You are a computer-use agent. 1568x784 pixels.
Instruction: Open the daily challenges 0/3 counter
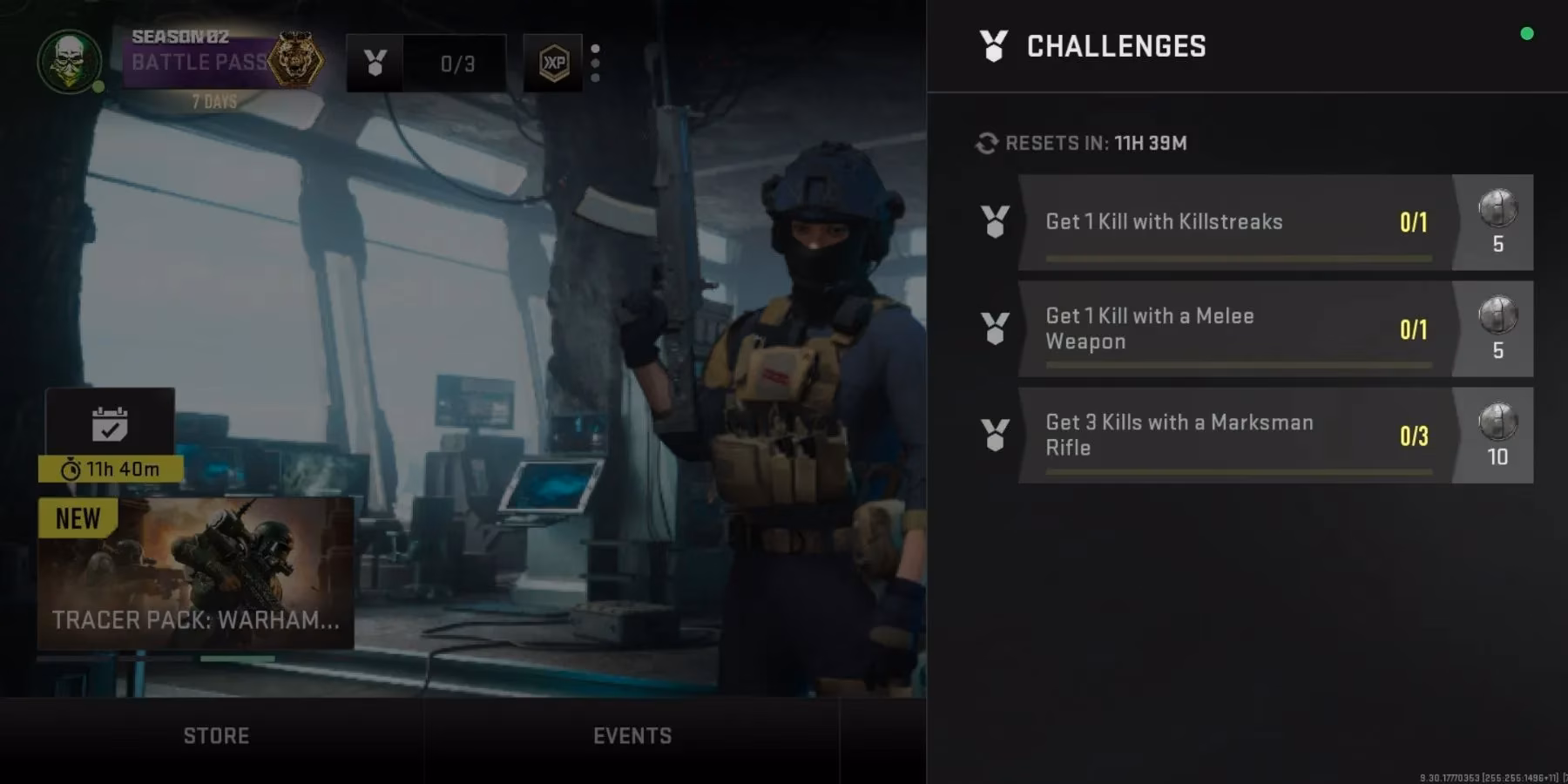[426, 63]
